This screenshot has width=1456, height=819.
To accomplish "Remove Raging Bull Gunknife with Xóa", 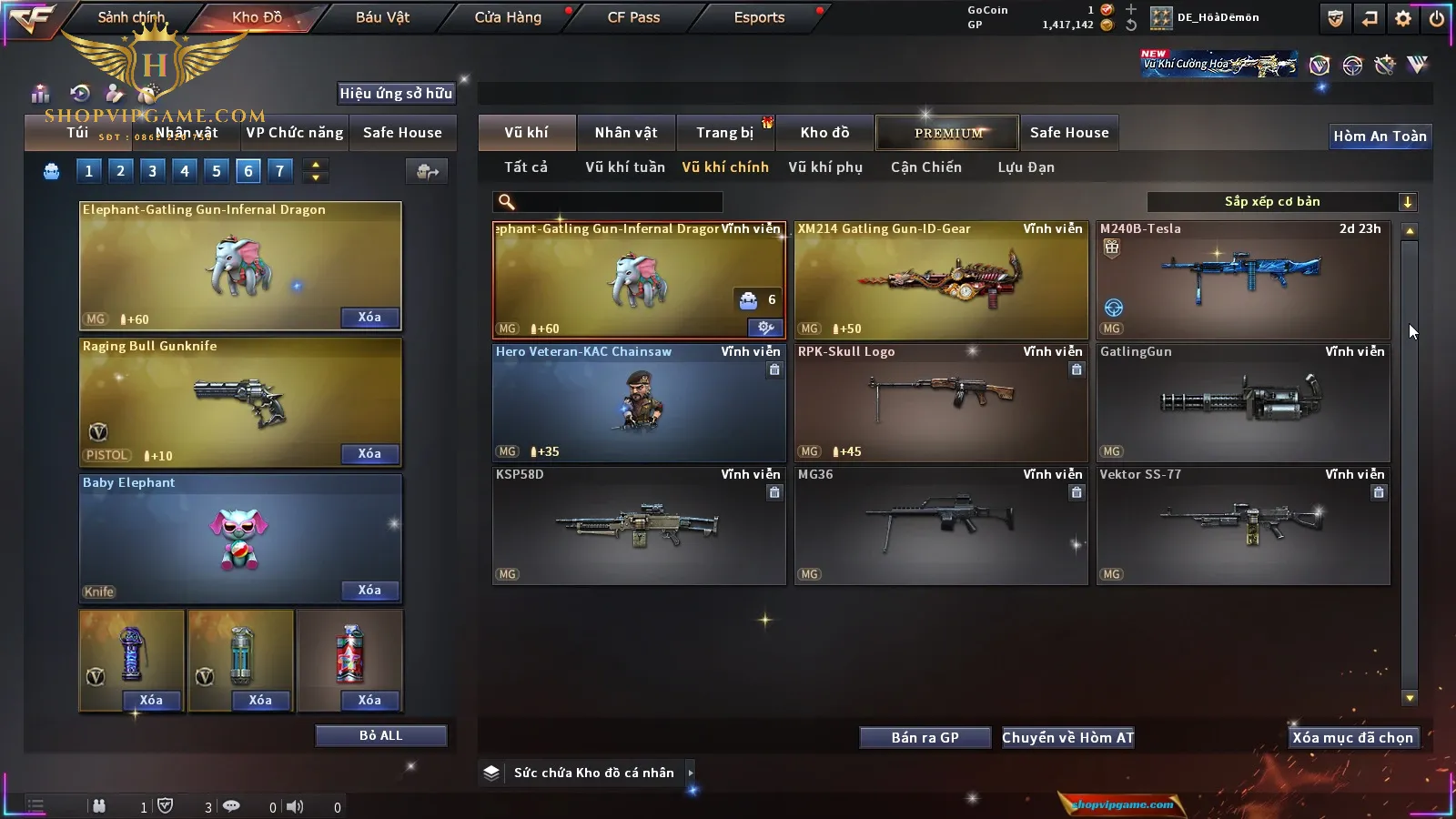I will point(369,453).
